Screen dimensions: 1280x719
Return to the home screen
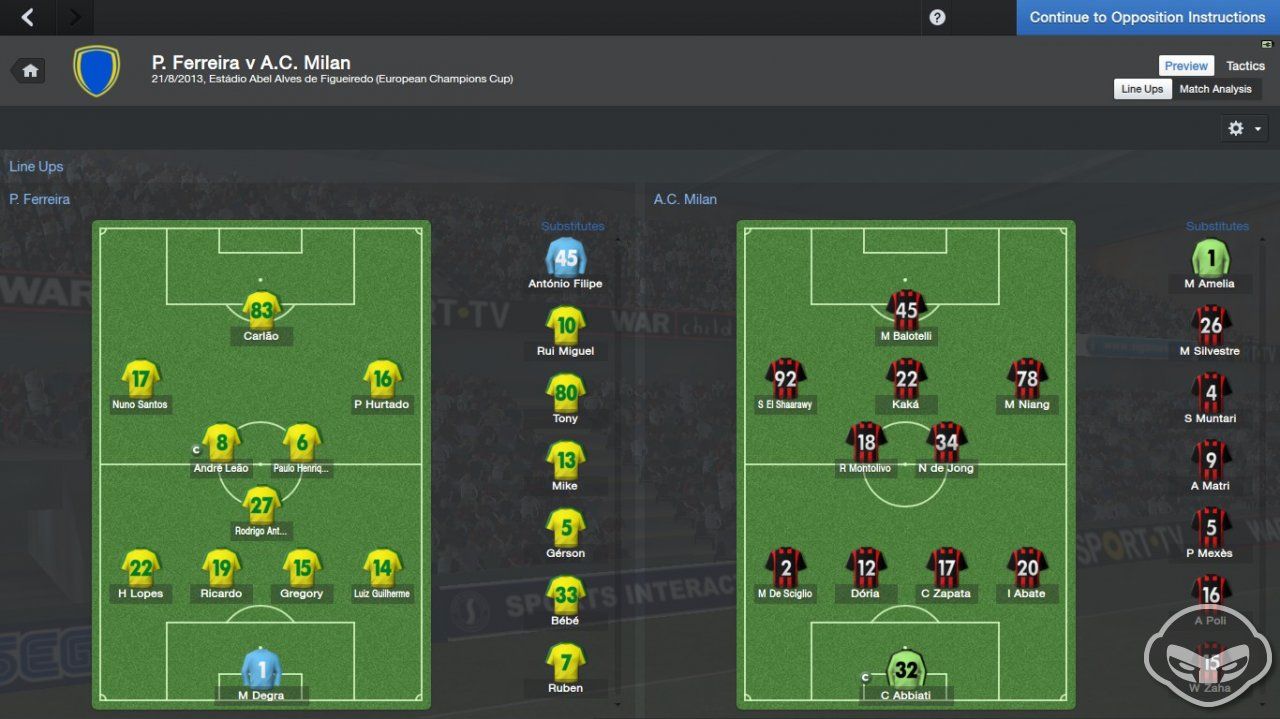click(29, 71)
